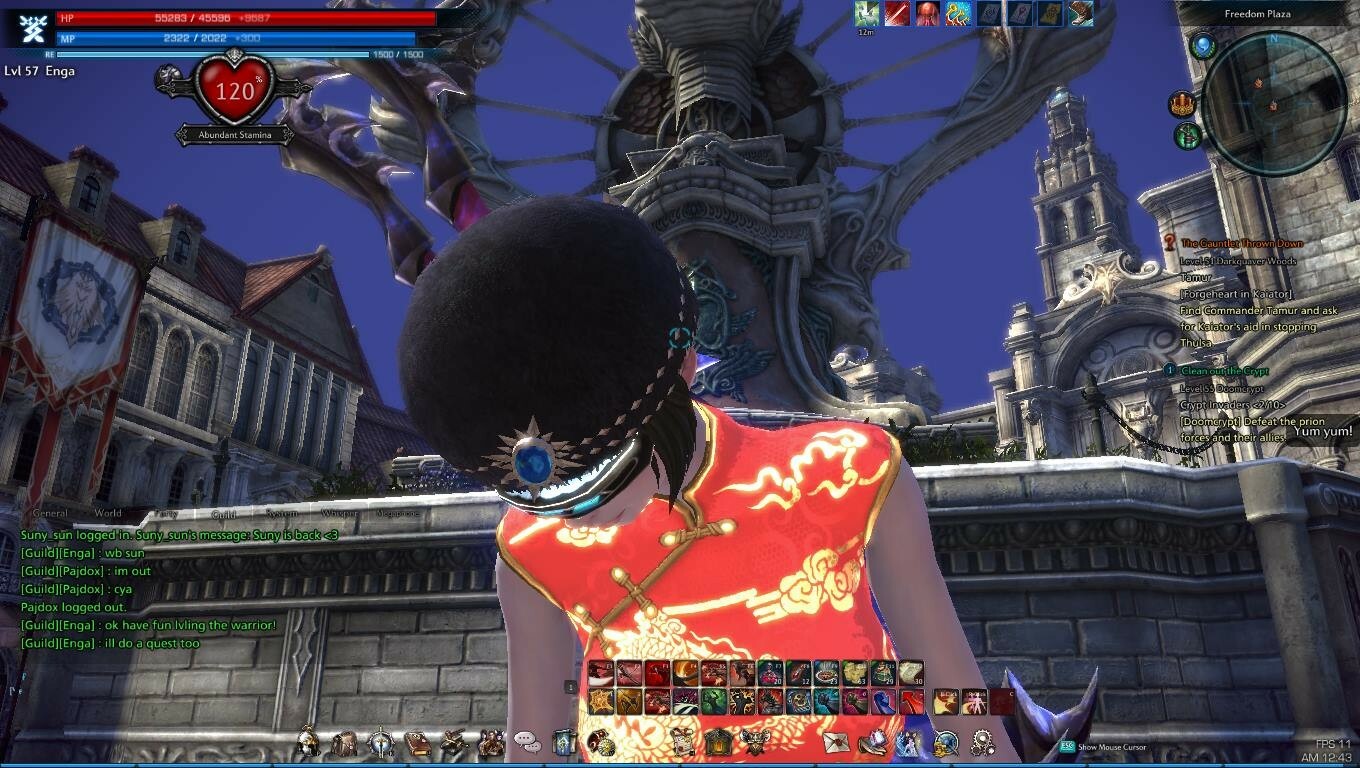Open the character profile helmet icon

click(x=308, y=743)
